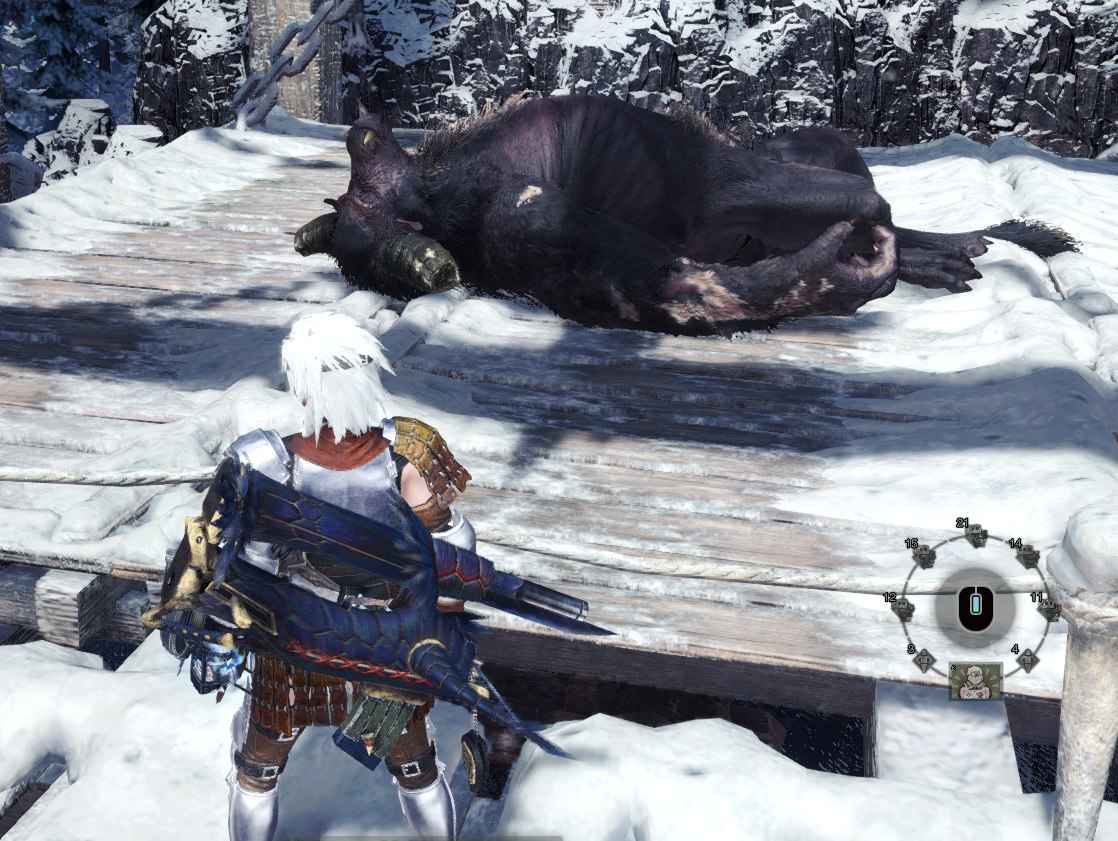The height and width of the screenshot is (841, 1118).
Task: Select the gesture slot numbered 4
Action: [x=1027, y=659]
